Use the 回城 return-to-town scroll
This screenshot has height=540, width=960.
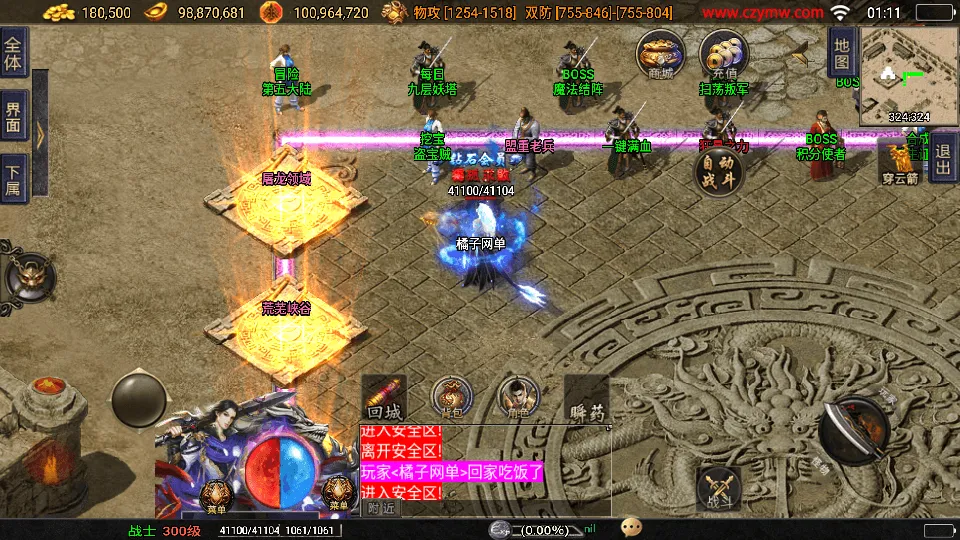385,399
